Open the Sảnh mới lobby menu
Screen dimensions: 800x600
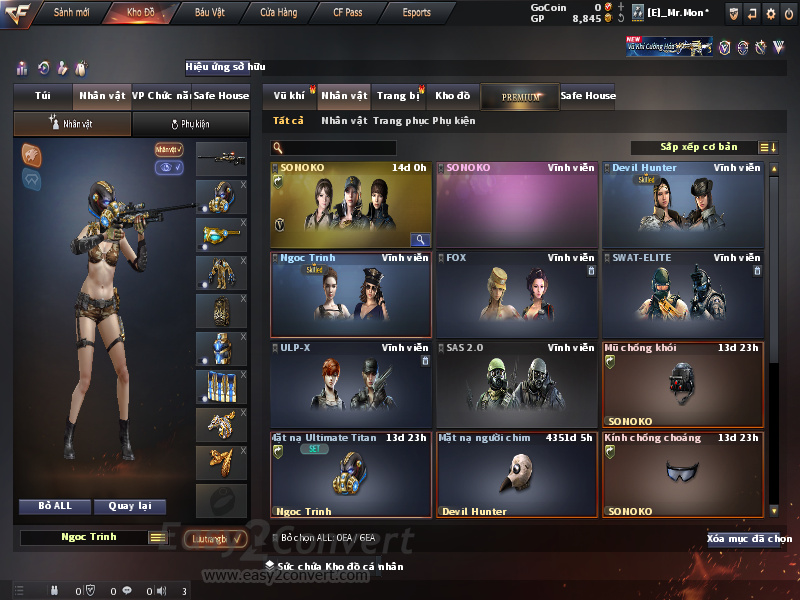point(71,13)
